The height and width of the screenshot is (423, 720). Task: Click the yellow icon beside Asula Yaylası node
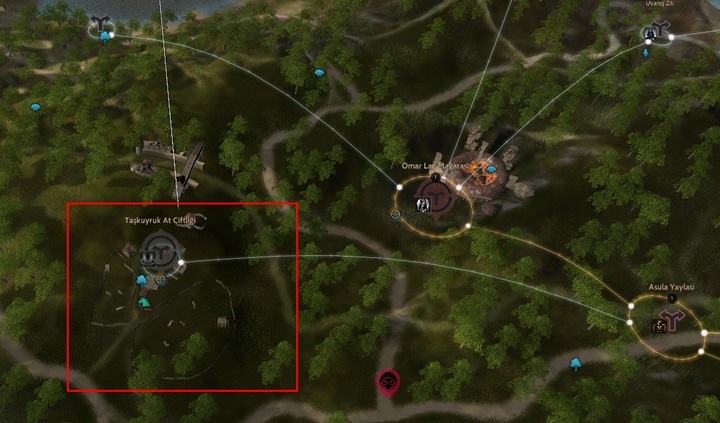659,325
